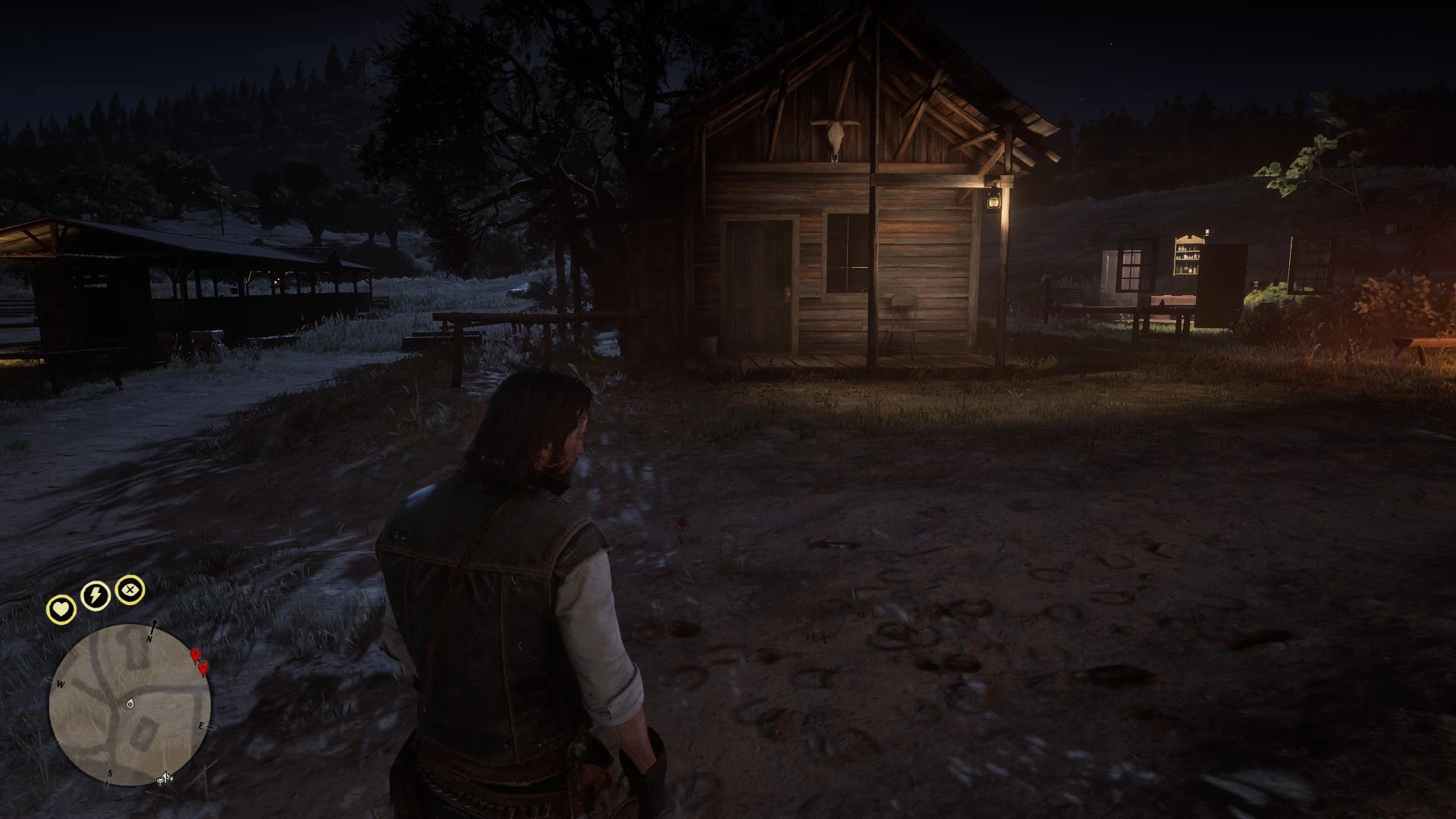1456x819 pixels.
Task: Click the heart health core icon
Action: point(61,609)
